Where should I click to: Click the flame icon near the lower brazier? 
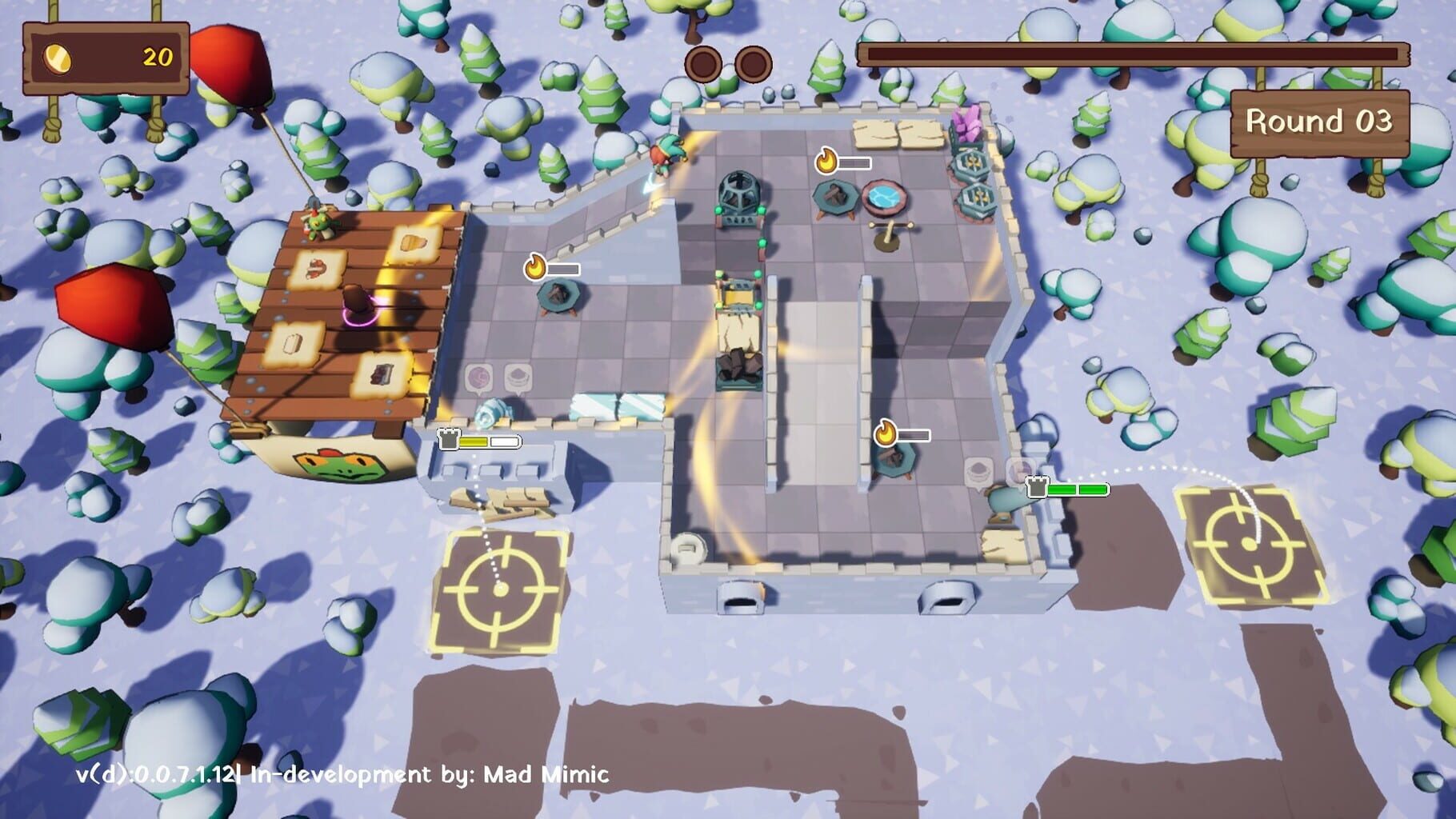click(886, 432)
